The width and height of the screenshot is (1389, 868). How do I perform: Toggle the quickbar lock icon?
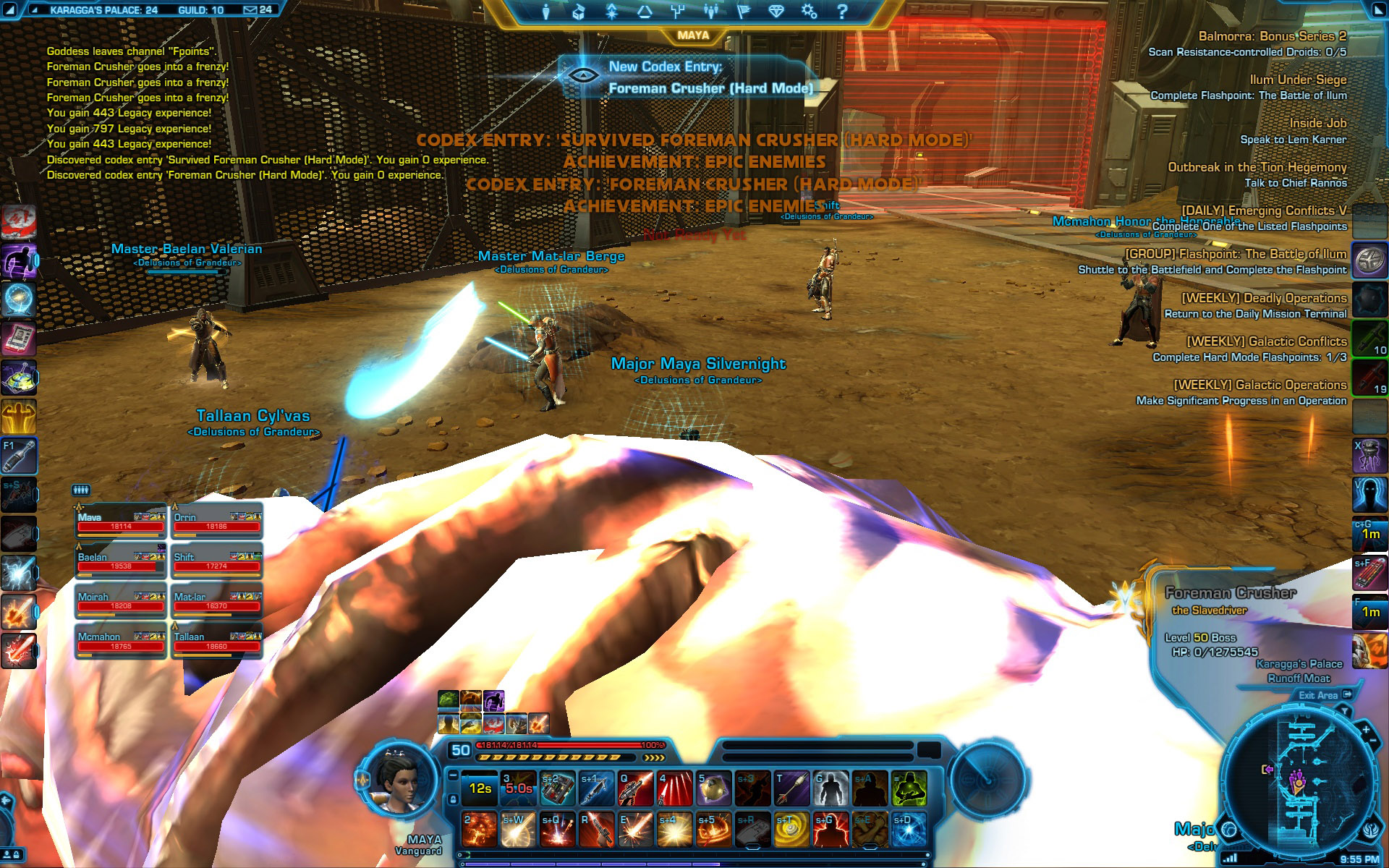[453, 799]
